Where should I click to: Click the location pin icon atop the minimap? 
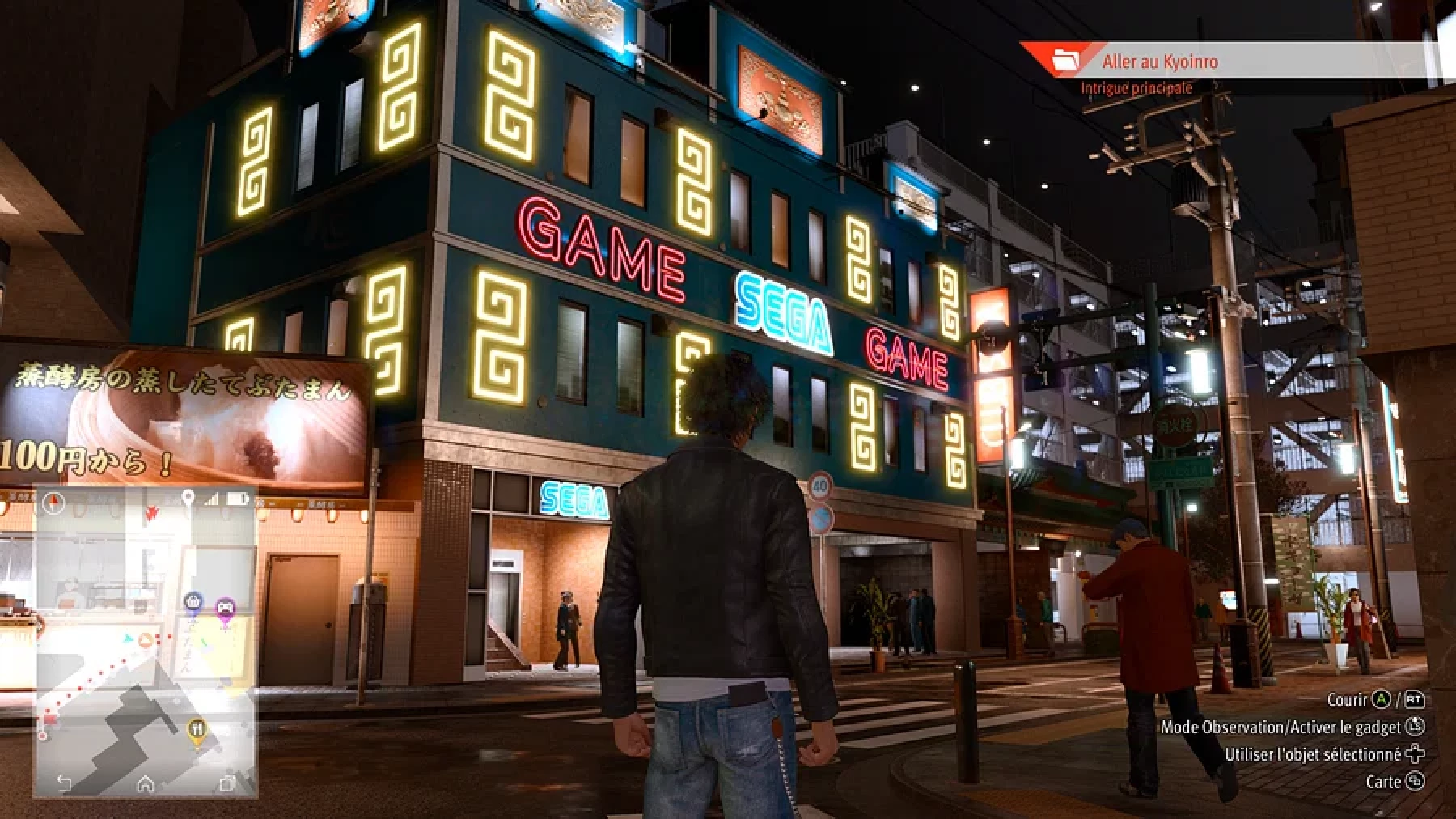(x=188, y=499)
